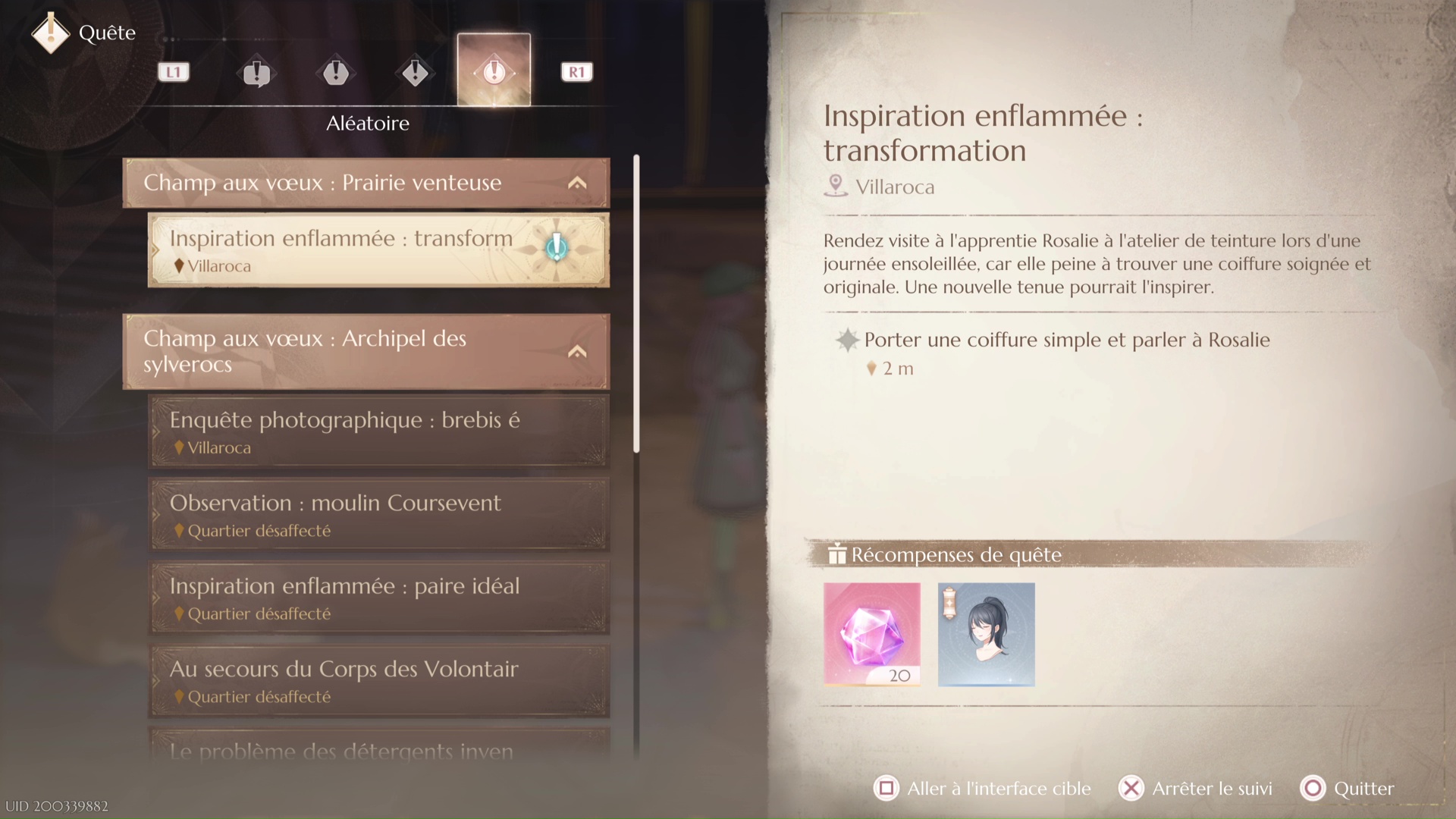The image size is (1456, 819).
Task: Click the pink crystal reward showing 20
Action: click(871, 635)
